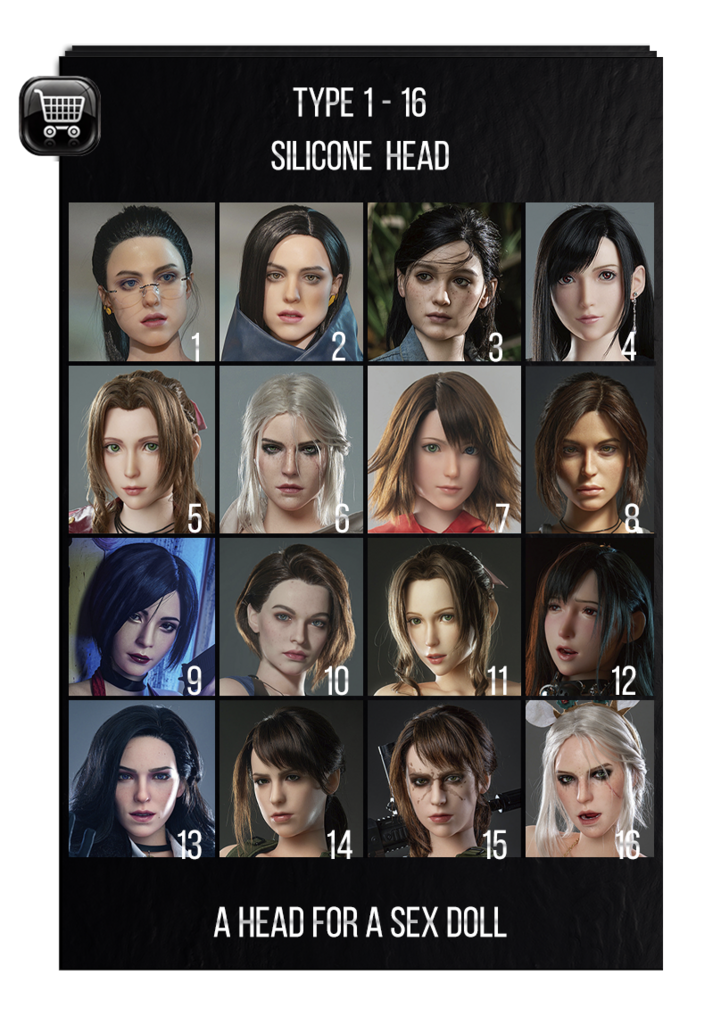The height and width of the screenshot is (1024, 721).
Task: Choose head type 9 thumbnail
Action: (142, 616)
